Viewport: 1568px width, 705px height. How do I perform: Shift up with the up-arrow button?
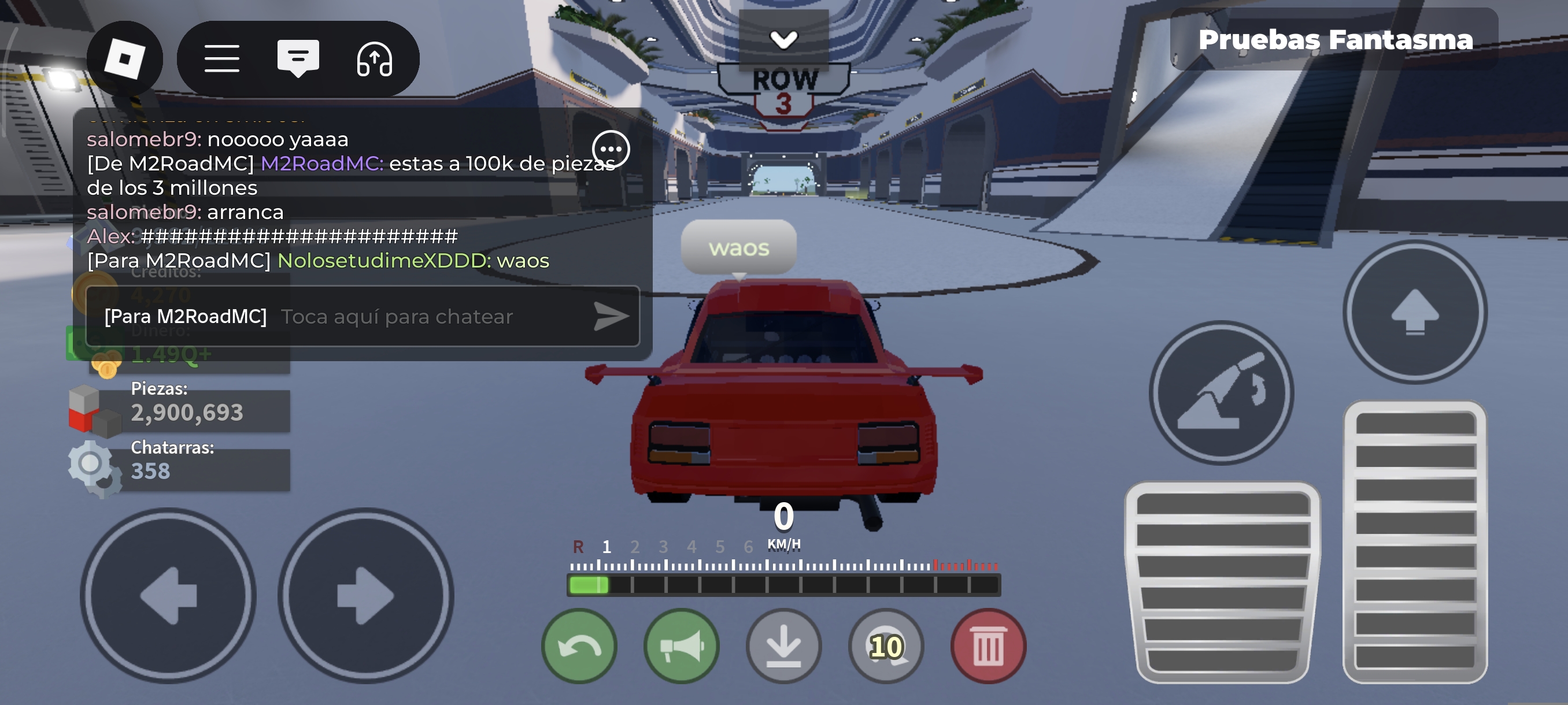click(x=1415, y=312)
